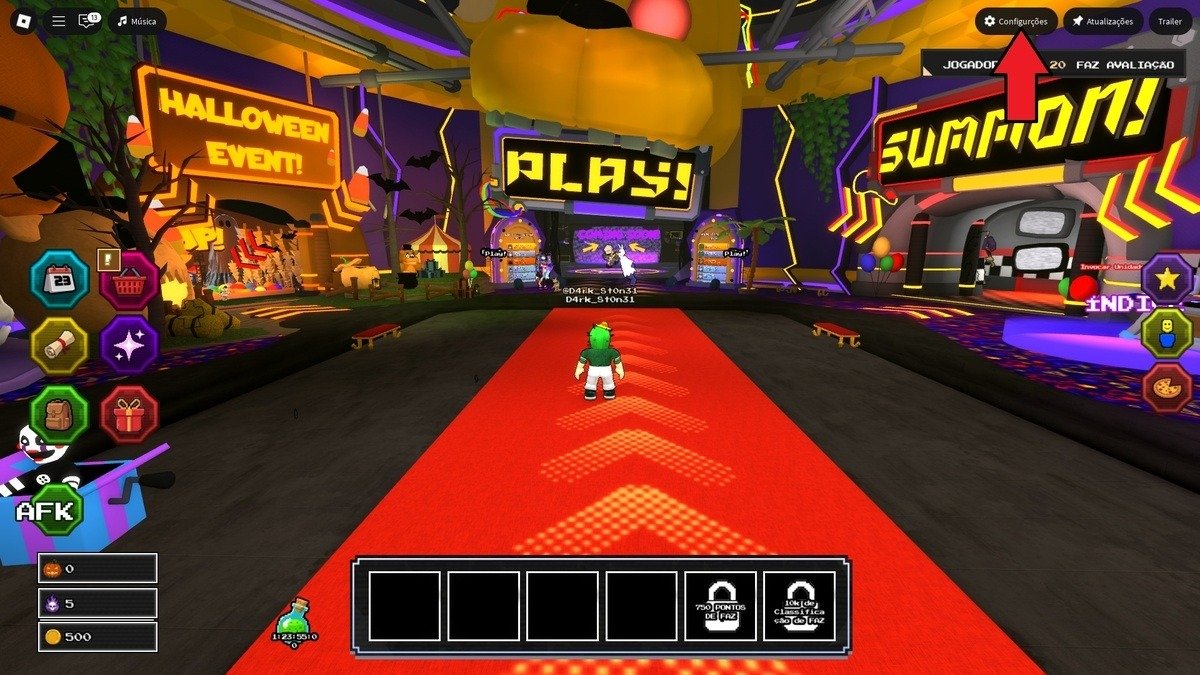Select the locked 10k Classificação slot

tap(799, 606)
